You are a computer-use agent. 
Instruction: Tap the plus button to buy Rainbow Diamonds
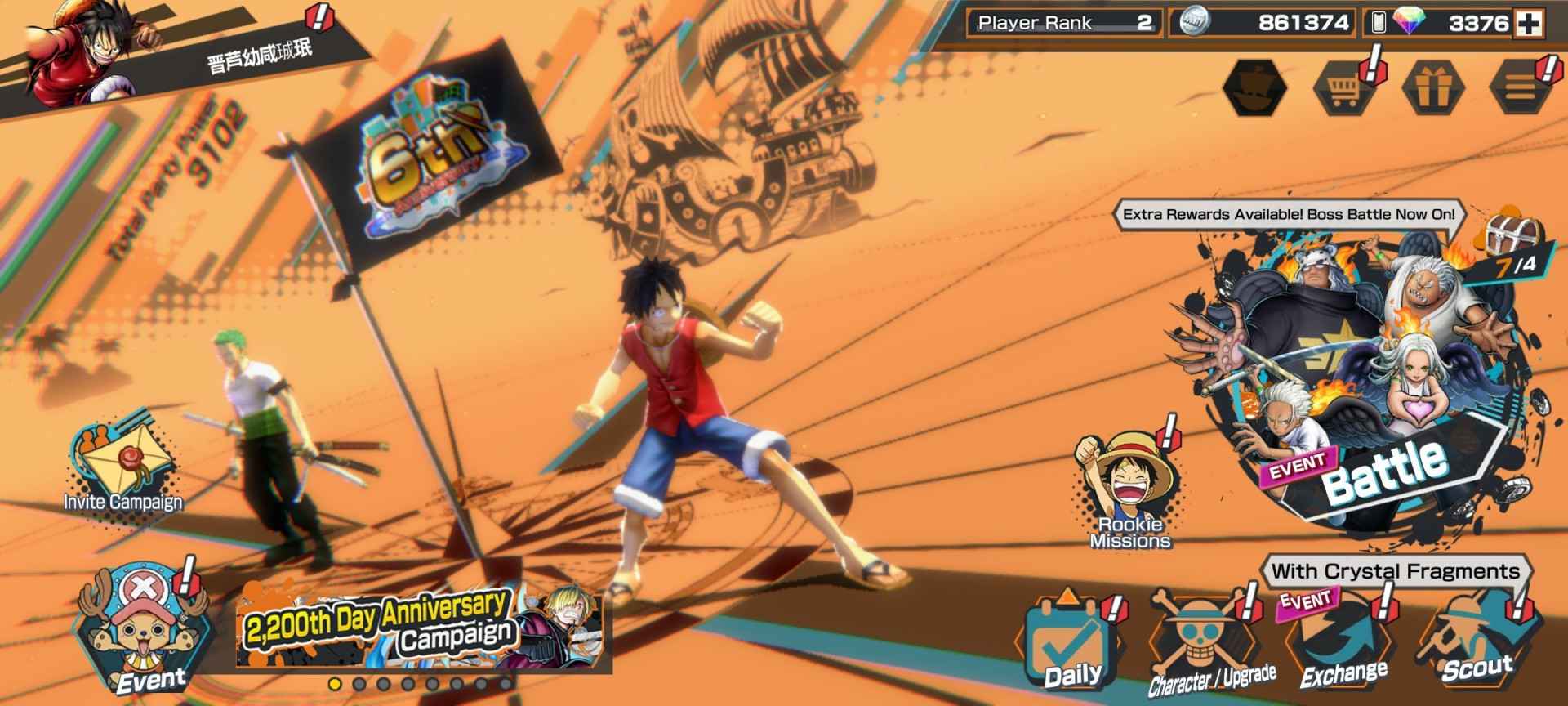point(1529,23)
